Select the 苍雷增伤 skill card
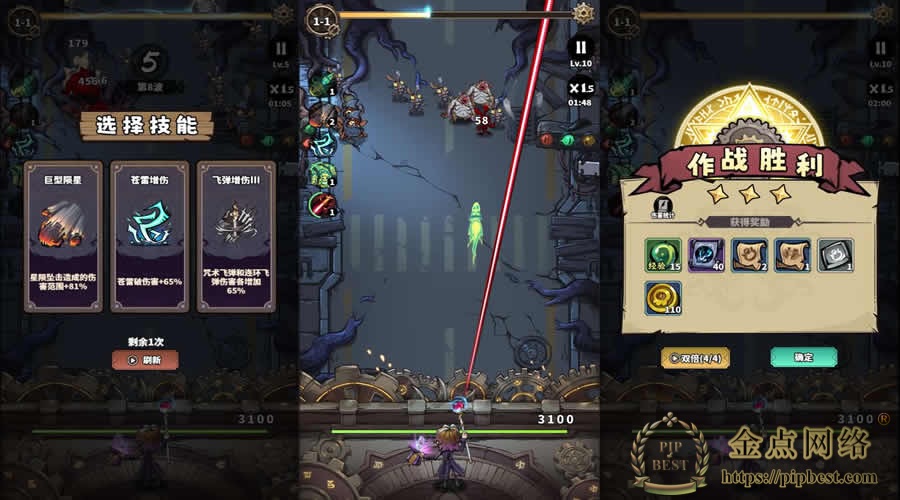Screen dimensions: 900x500 [150, 236]
